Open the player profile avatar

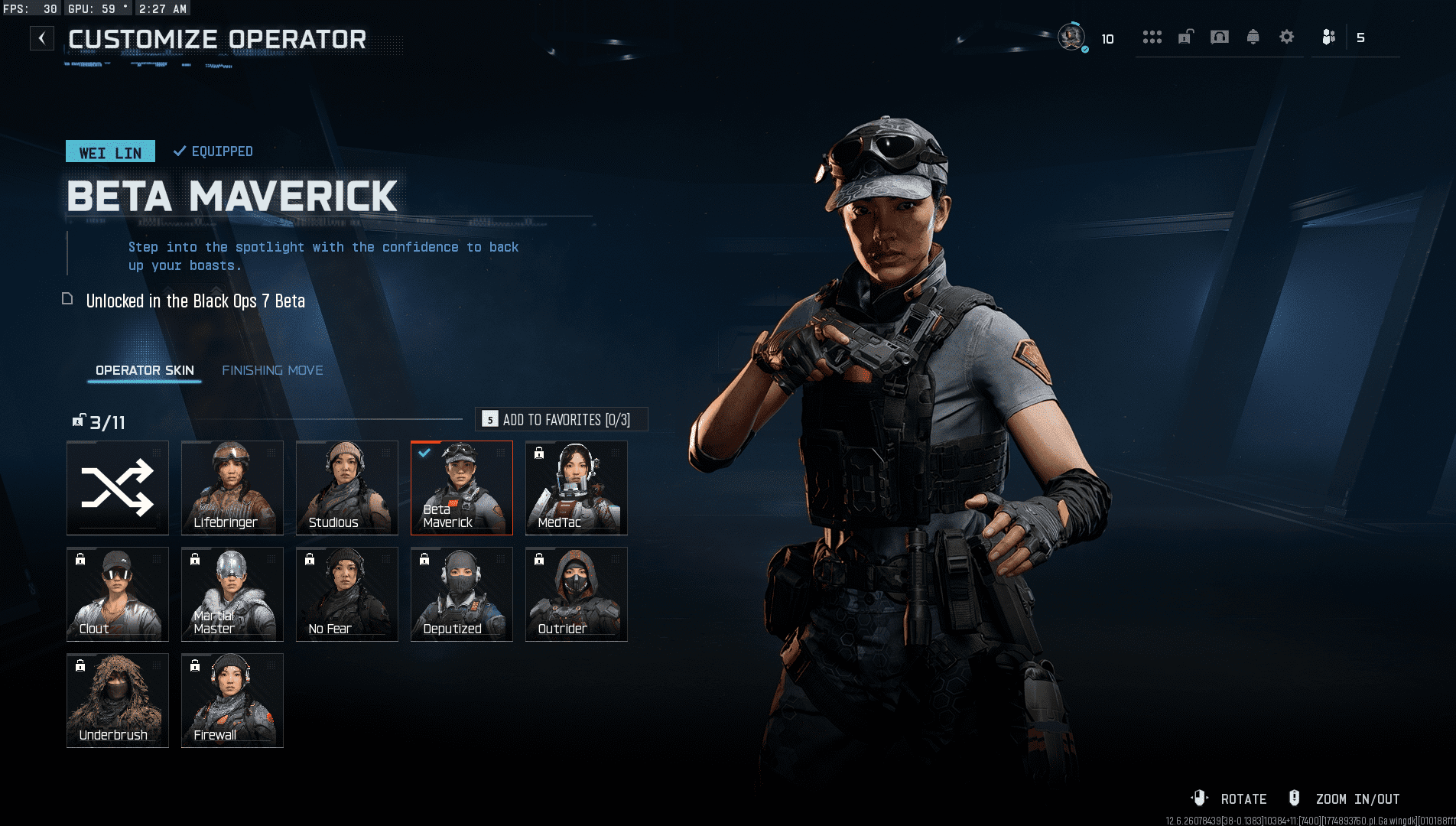coord(1071,37)
